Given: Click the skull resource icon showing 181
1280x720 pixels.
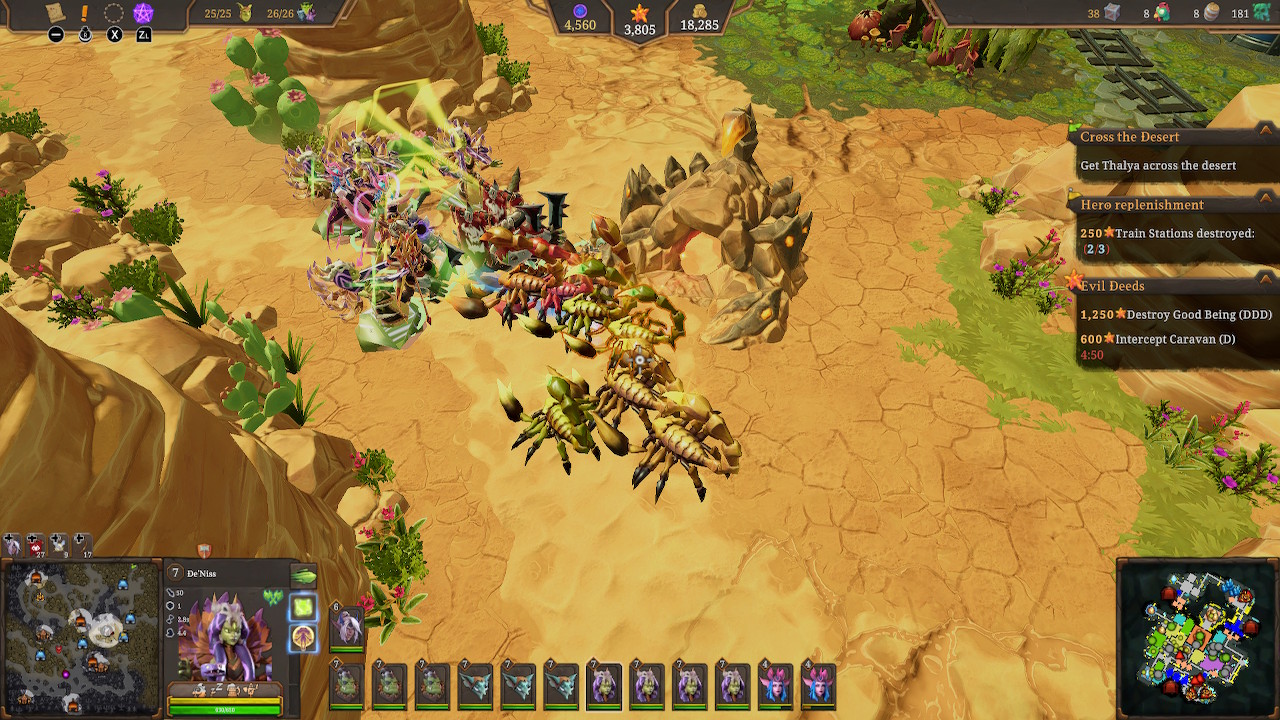Looking at the screenshot, I should (x=1260, y=13).
